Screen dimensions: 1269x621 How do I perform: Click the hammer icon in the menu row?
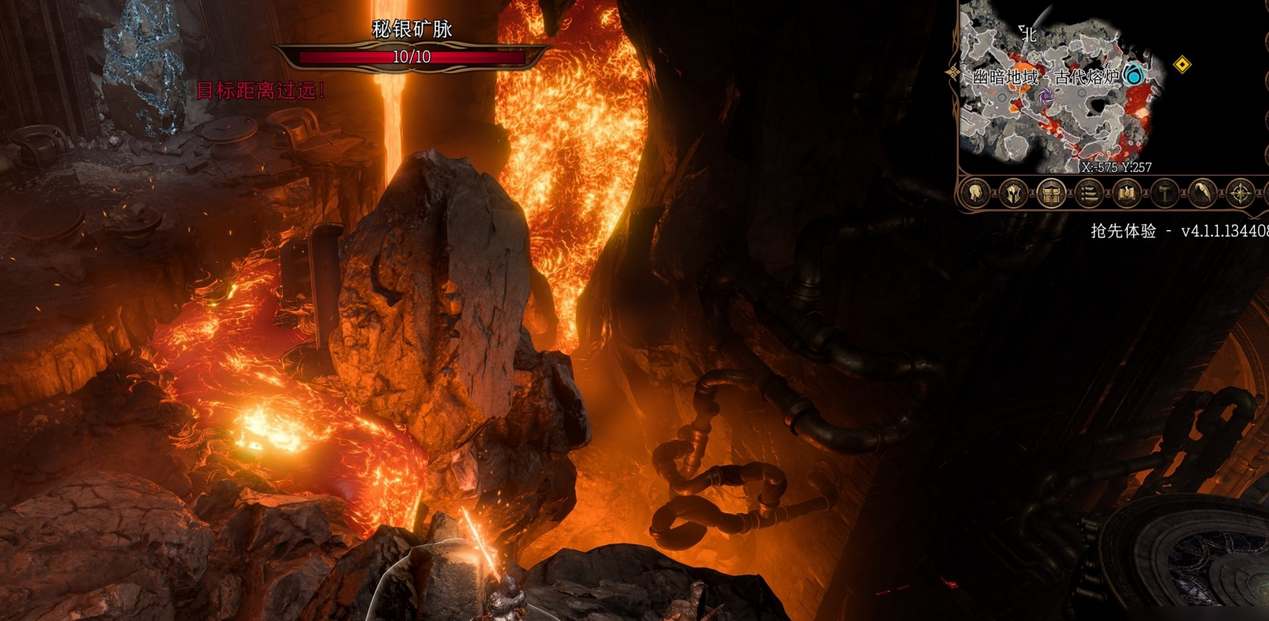point(1164,192)
